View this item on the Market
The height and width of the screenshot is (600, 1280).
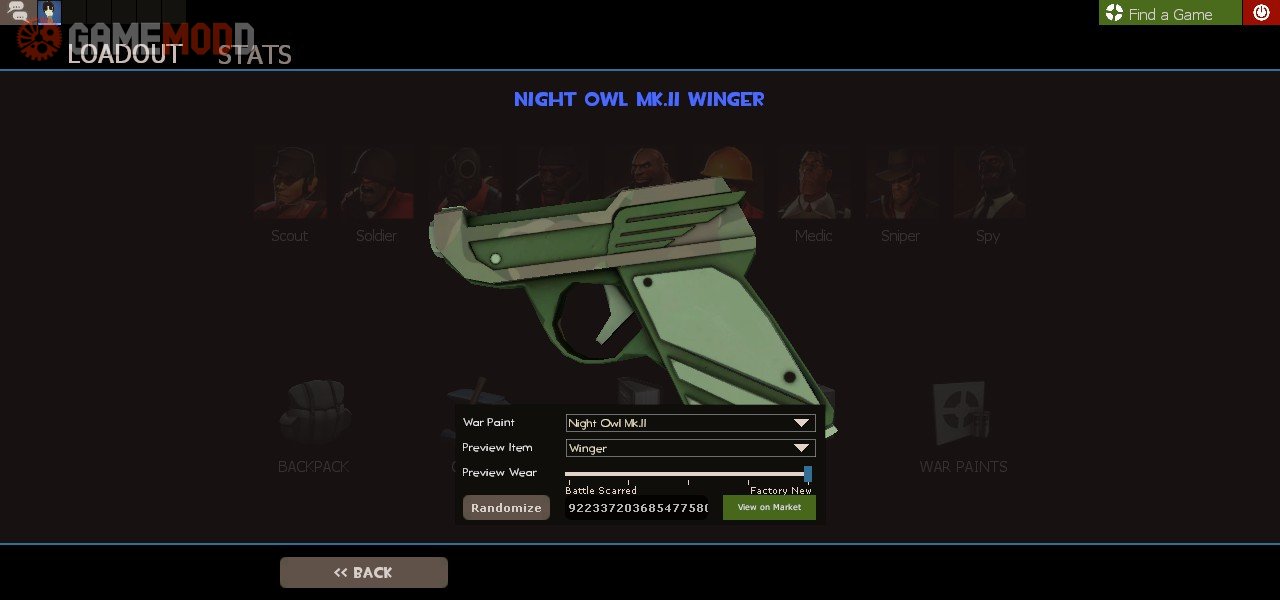[769, 508]
